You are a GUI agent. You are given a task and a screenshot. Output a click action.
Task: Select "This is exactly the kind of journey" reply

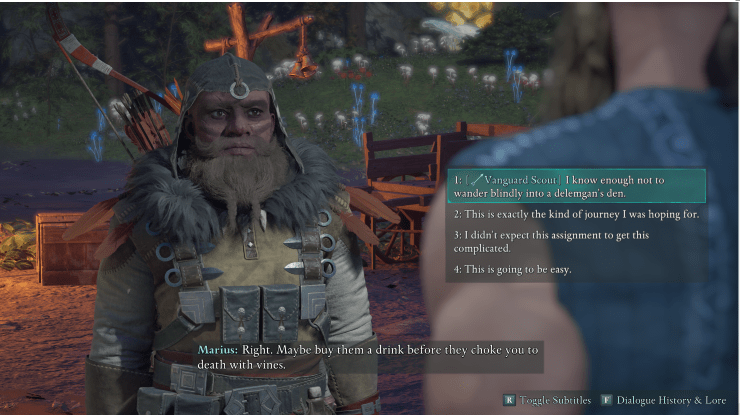click(575, 214)
